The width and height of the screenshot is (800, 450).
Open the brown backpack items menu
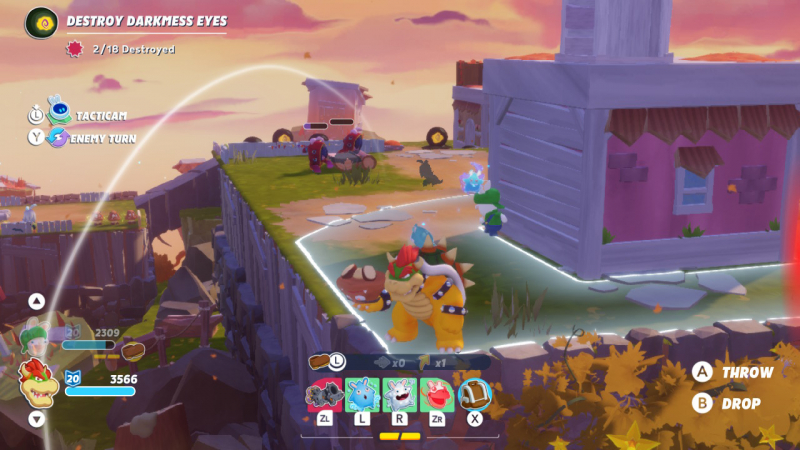click(x=475, y=394)
